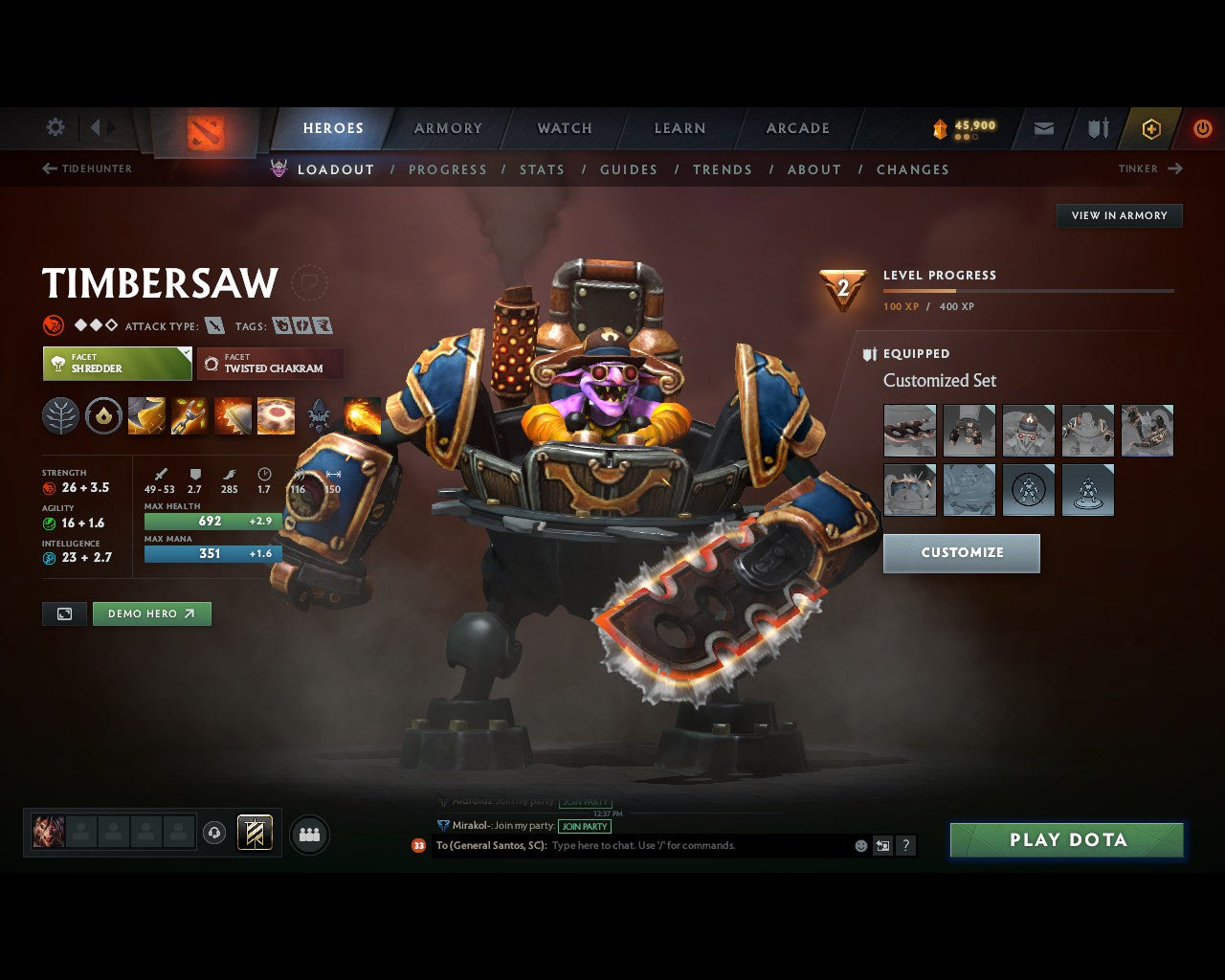
Task: Select the Whirling Death ability icon
Action: click(x=145, y=416)
